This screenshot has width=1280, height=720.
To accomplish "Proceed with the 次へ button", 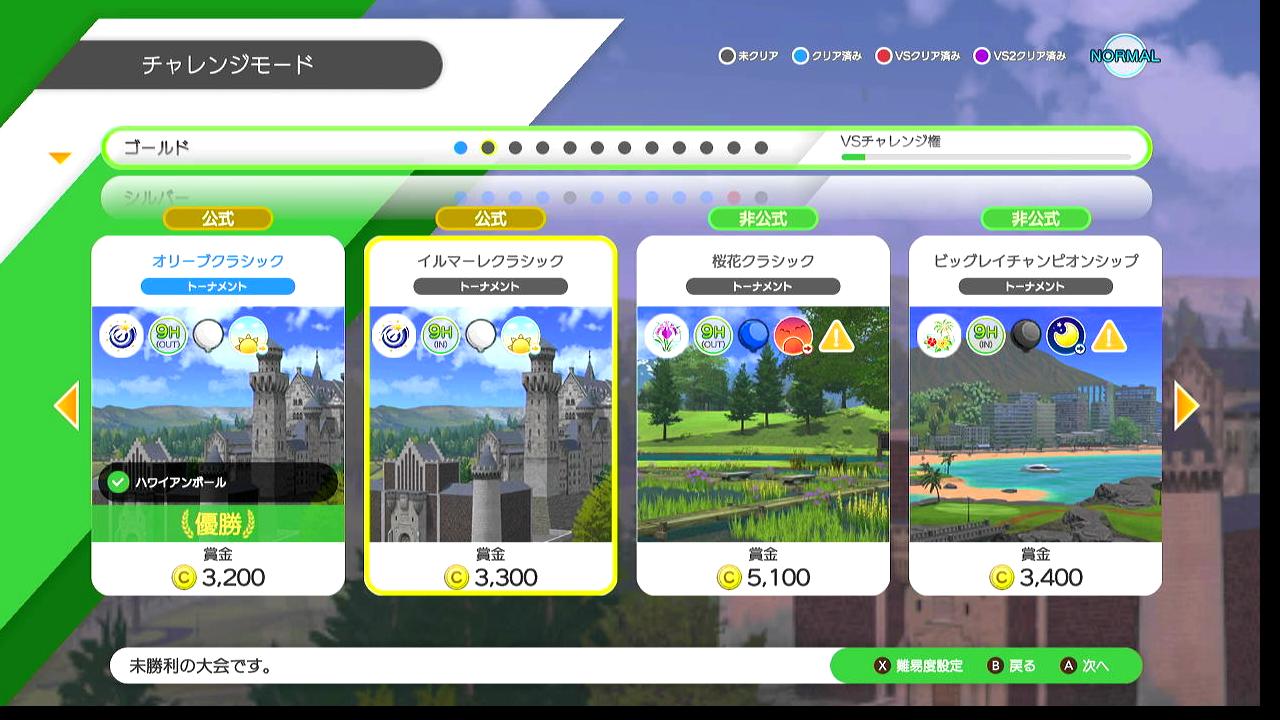I will (x=1086, y=666).
